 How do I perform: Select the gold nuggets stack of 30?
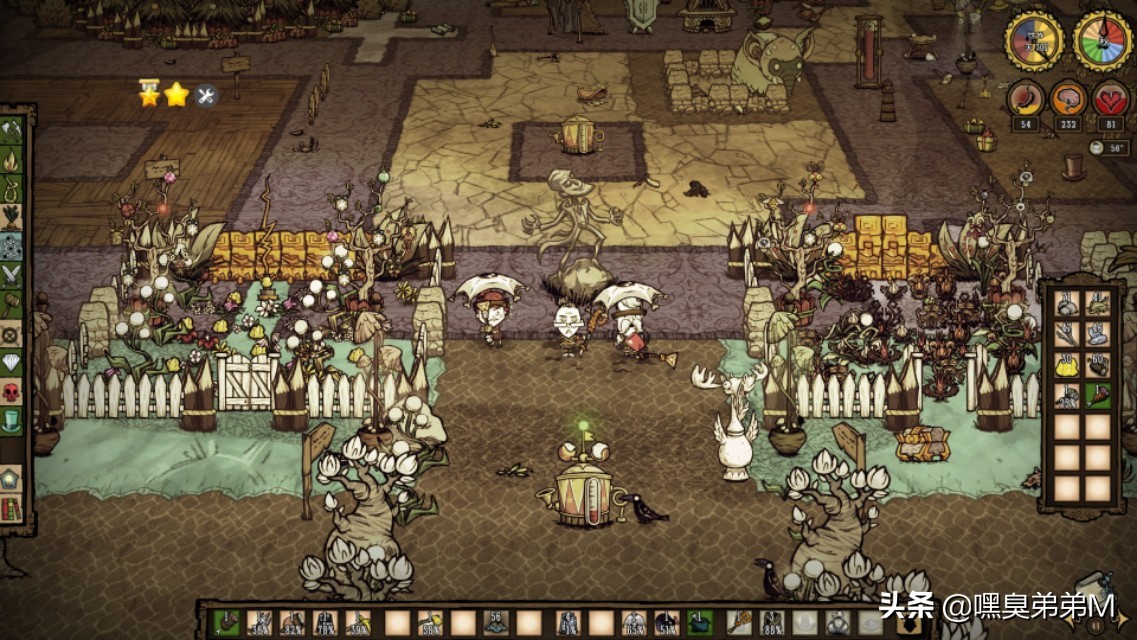1067,365
